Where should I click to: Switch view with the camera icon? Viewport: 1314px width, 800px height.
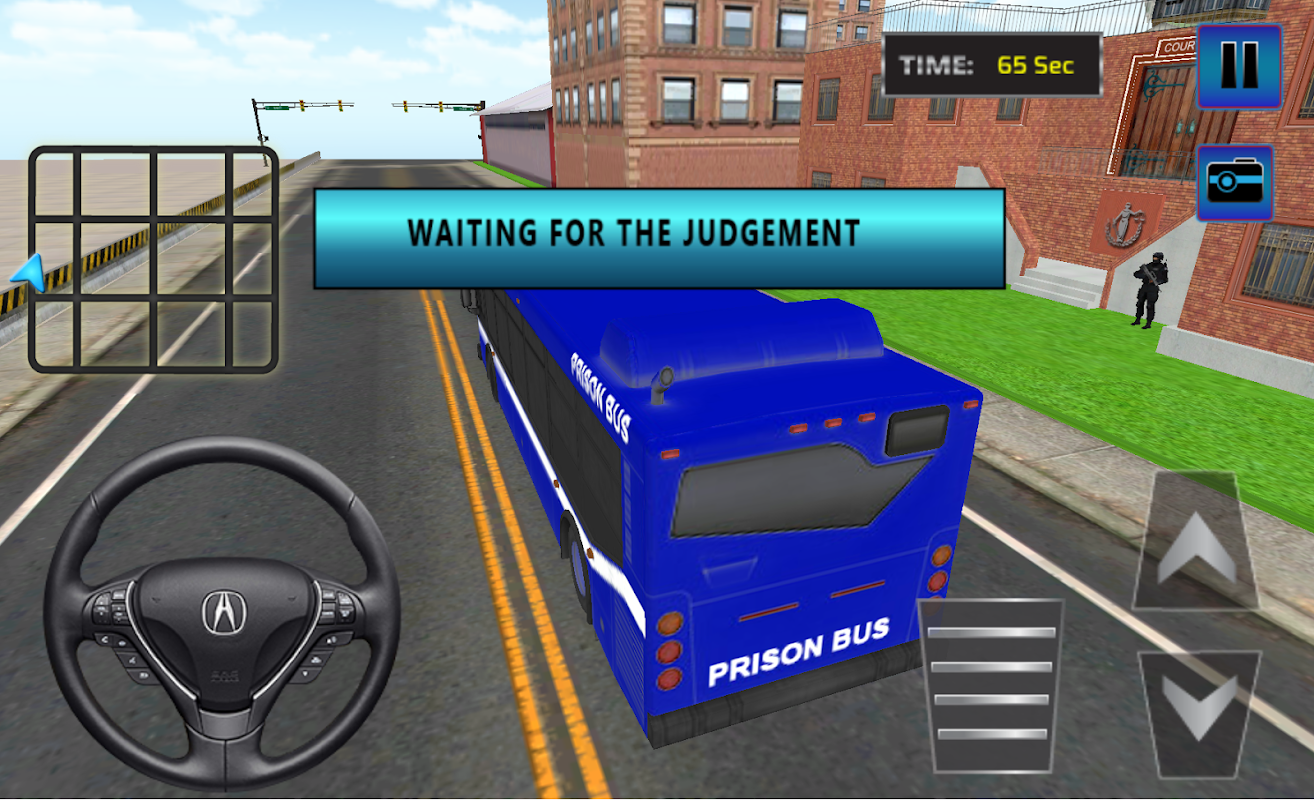point(1235,183)
